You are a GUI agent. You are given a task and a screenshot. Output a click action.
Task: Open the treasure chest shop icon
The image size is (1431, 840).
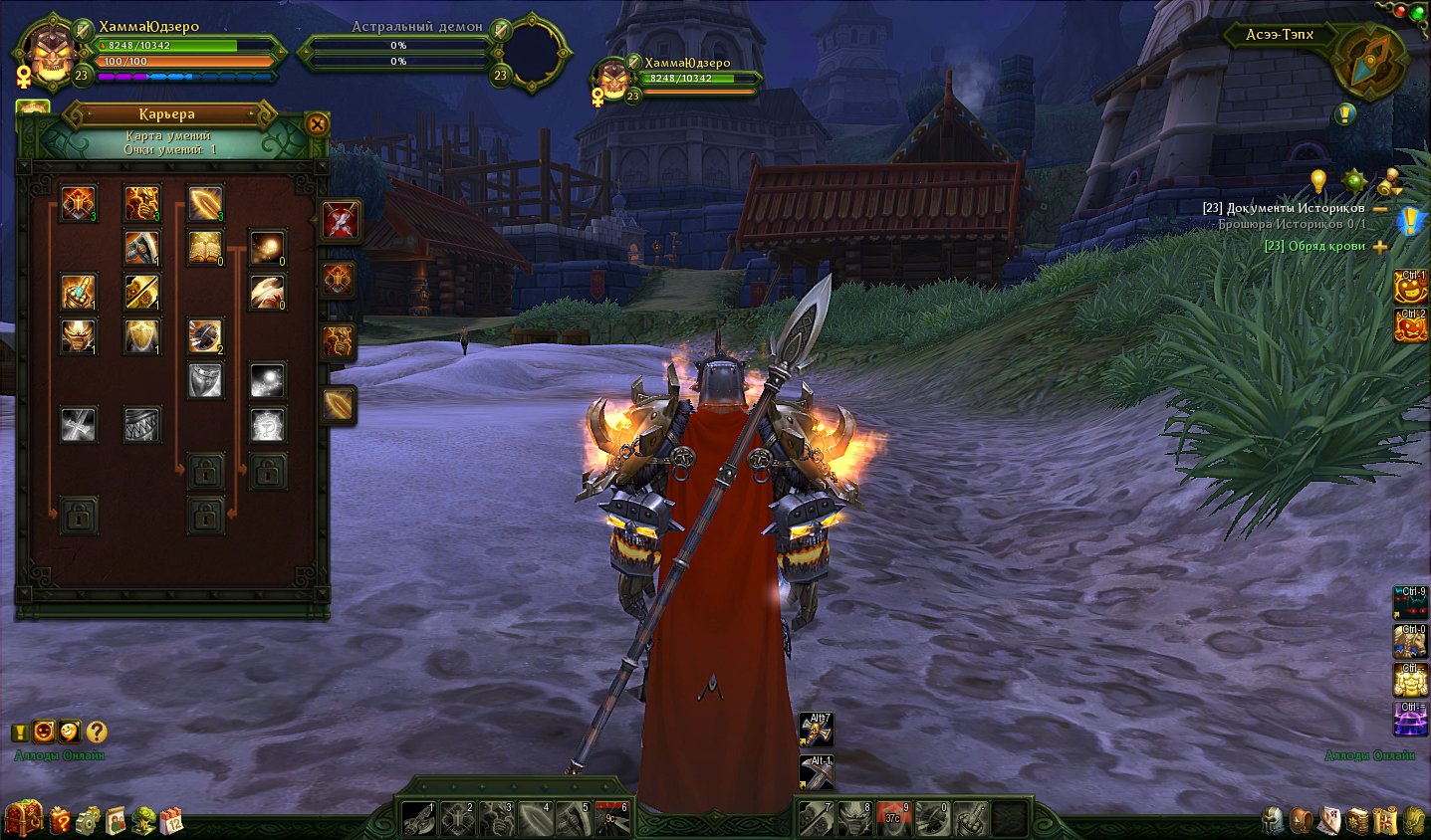point(24,818)
